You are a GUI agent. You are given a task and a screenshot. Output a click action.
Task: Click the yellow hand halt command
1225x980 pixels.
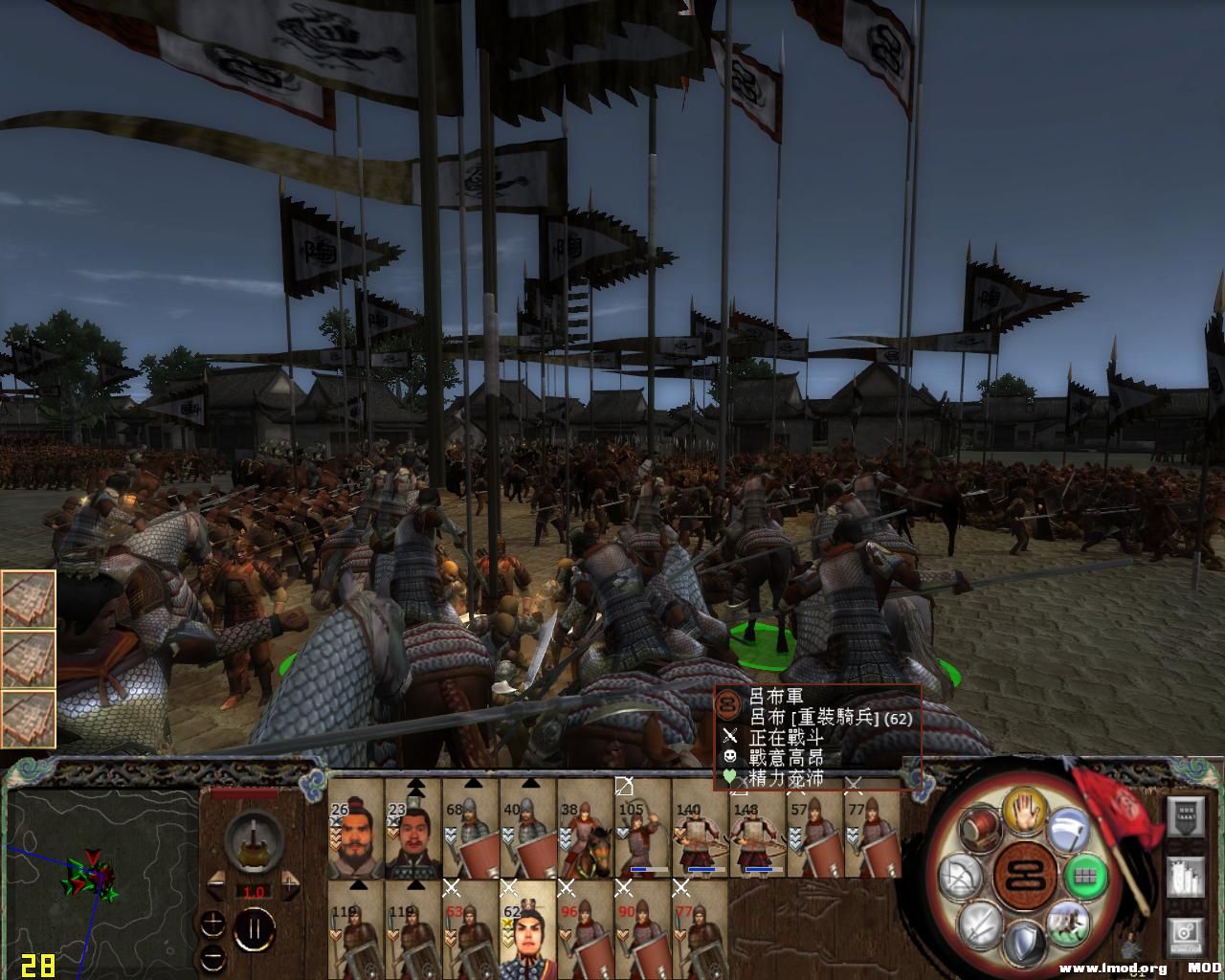1024,813
